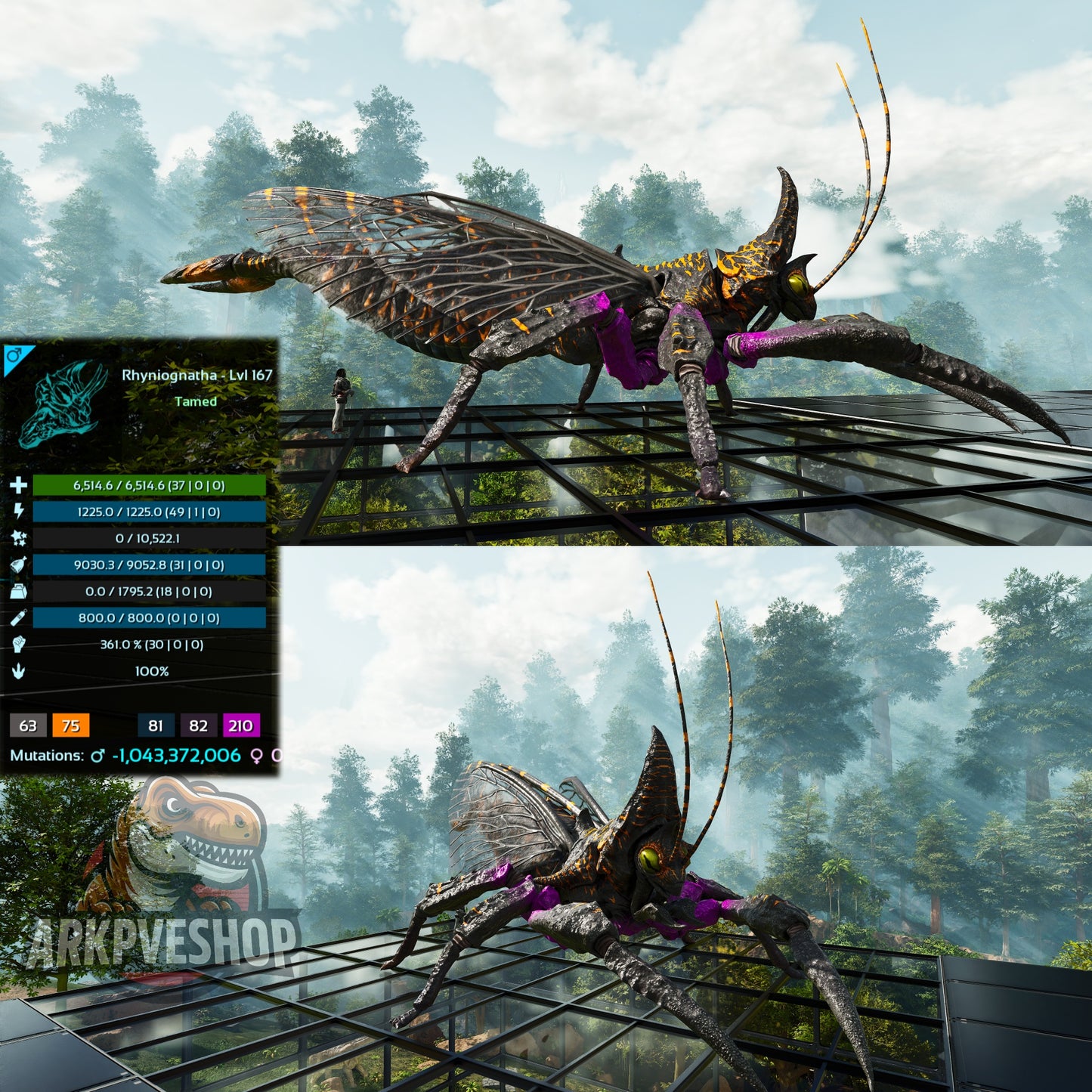Screen dimensions: 1092x1092
Task: Click the ARKPVESHOP dinosaur logo watermark
Action: pyautogui.click(x=170, y=877)
